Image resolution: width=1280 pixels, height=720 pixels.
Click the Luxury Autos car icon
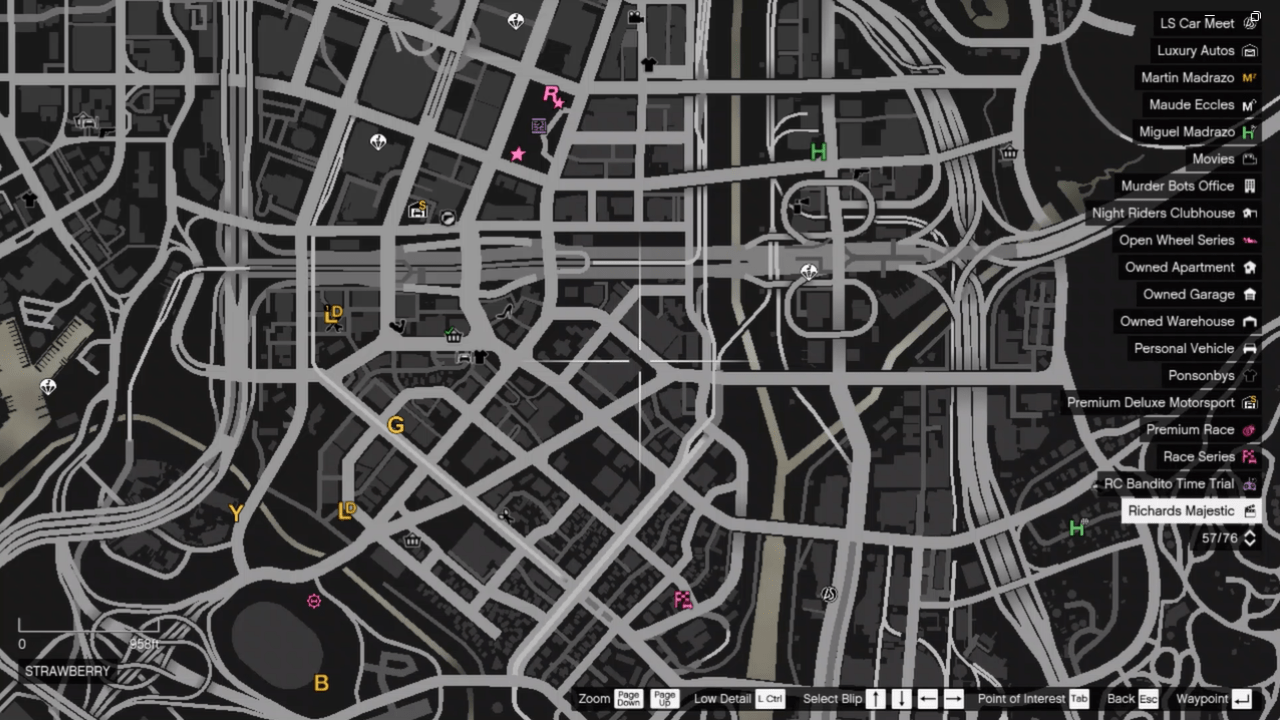pos(1249,50)
